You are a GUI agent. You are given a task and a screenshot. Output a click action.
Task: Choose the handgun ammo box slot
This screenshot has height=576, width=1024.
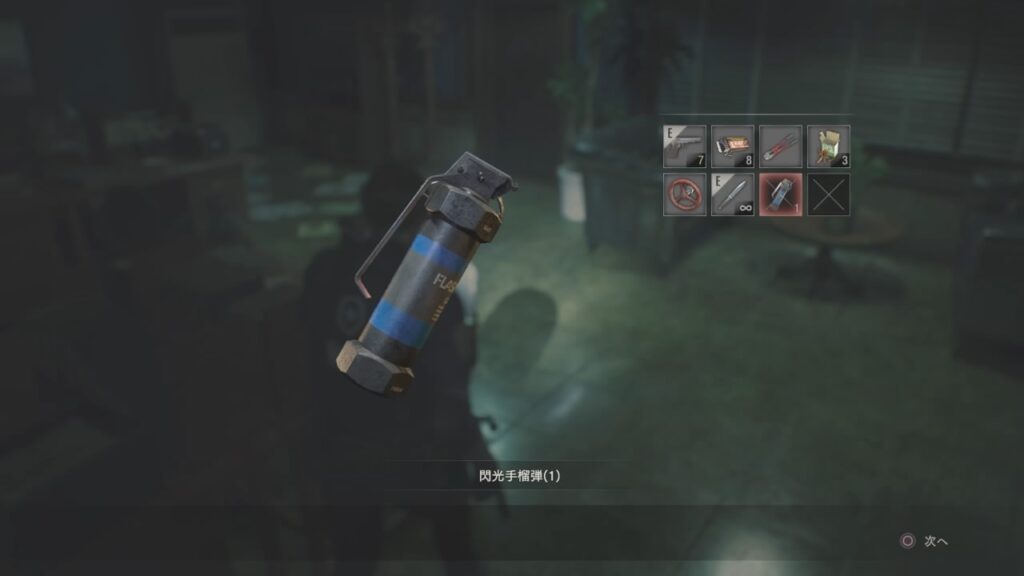coord(732,146)
